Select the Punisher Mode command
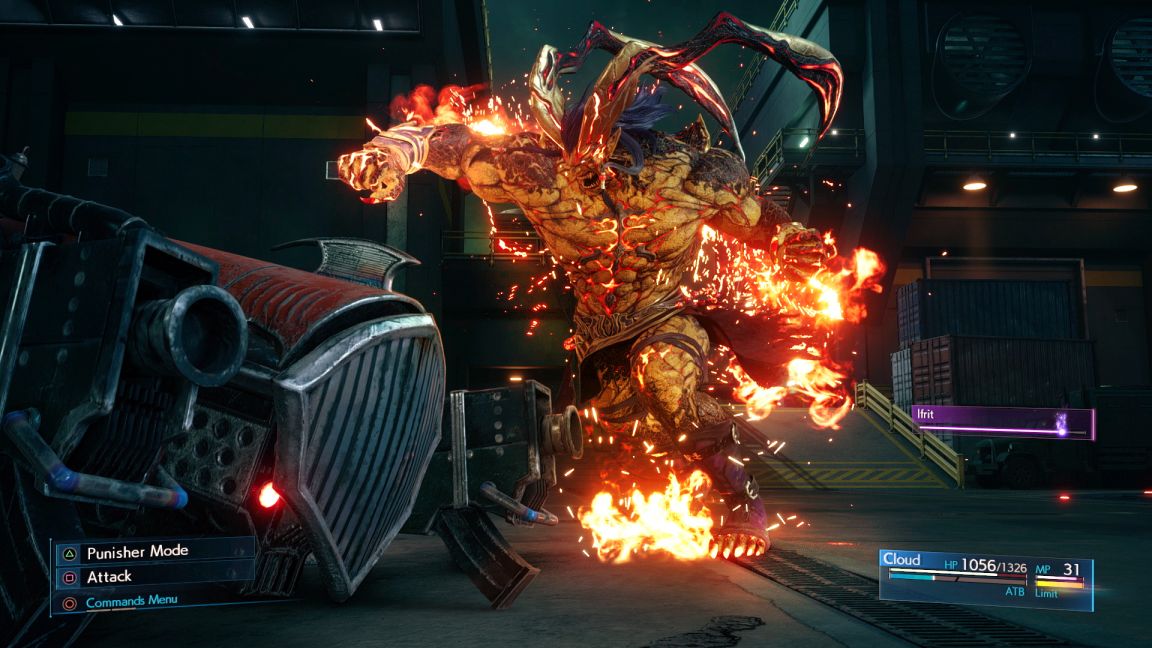This screenshot has width=1152, height=648. click(137, 551)
